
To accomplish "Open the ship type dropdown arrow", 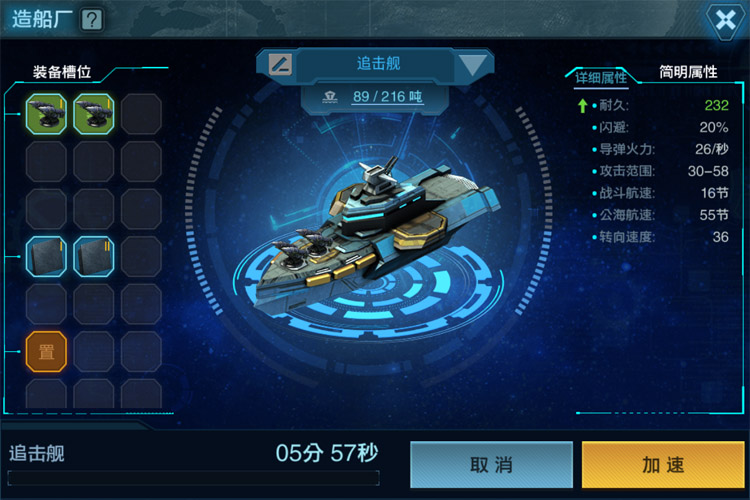I will pos(474,65).
